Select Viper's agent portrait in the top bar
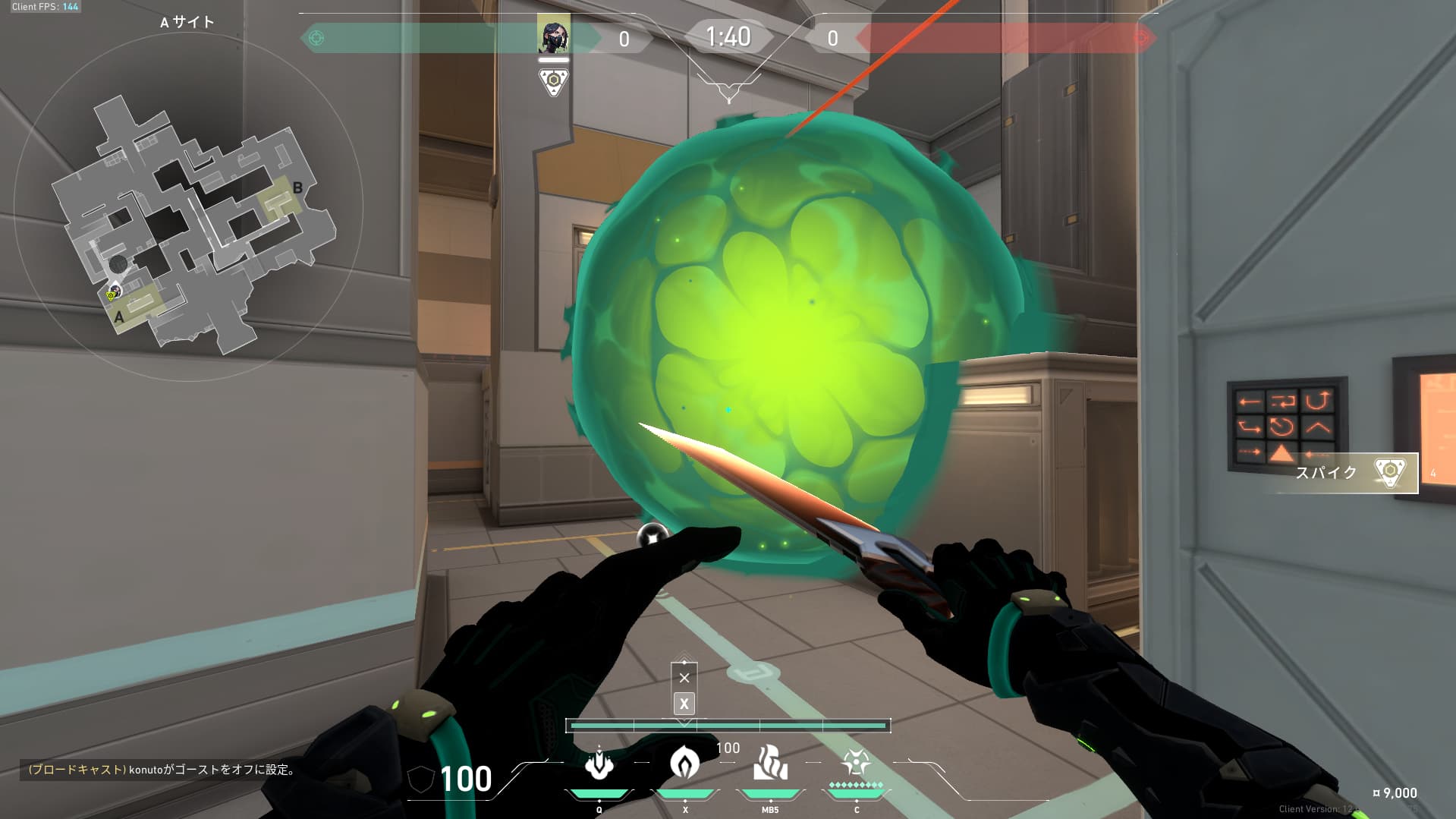 pyautogui.click(x=553, y=35)
